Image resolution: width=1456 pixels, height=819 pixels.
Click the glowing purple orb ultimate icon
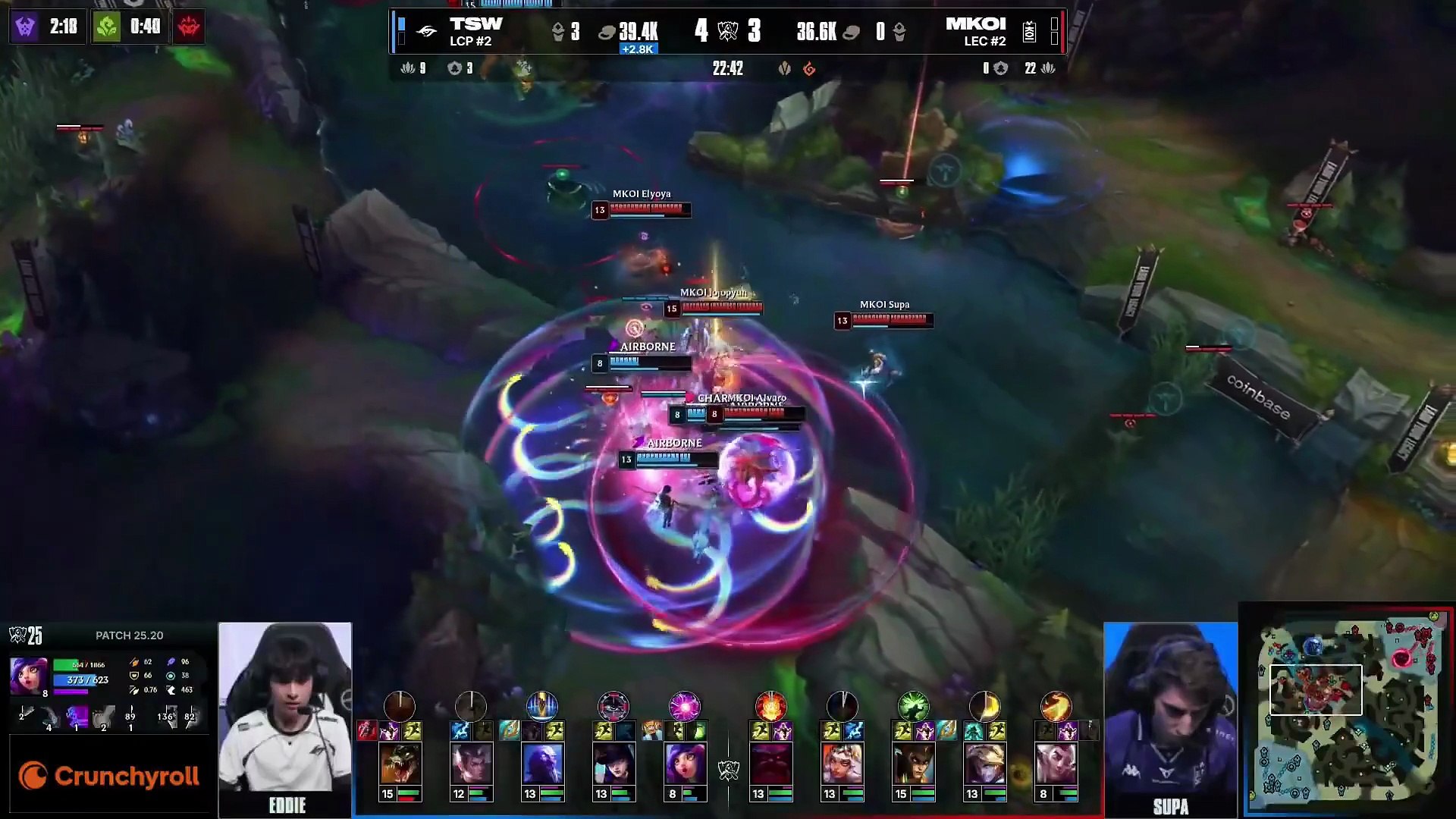[x=684, y=706]
